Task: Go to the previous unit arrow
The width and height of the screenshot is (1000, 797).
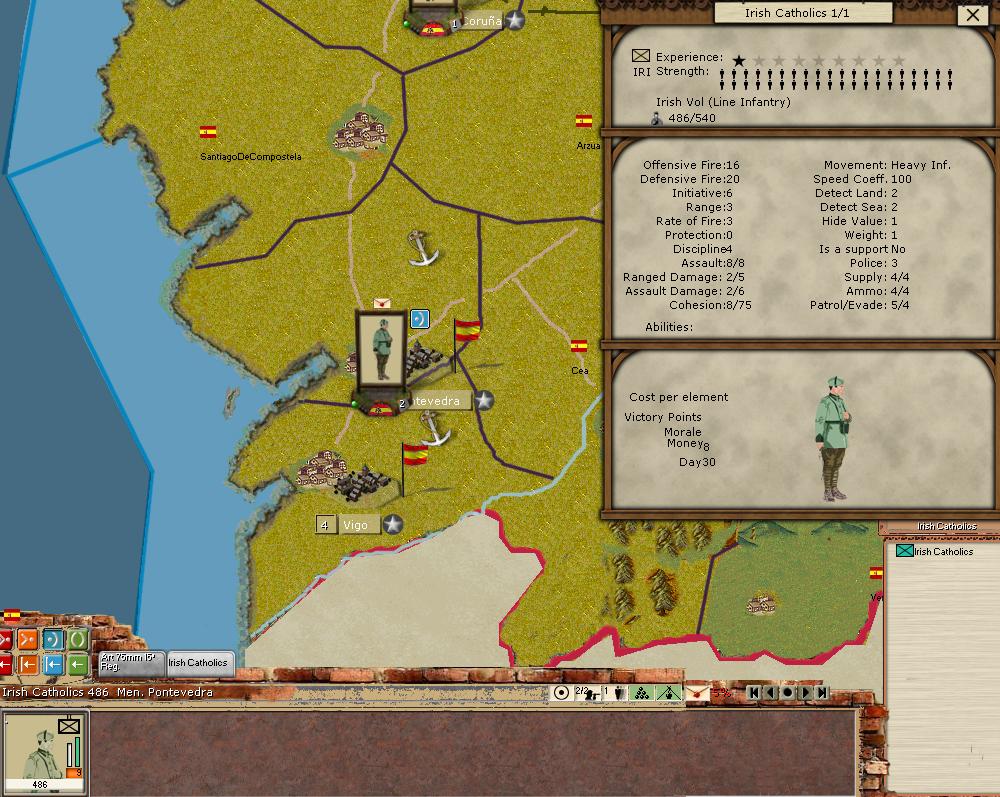Action: [x=771, y=692]
